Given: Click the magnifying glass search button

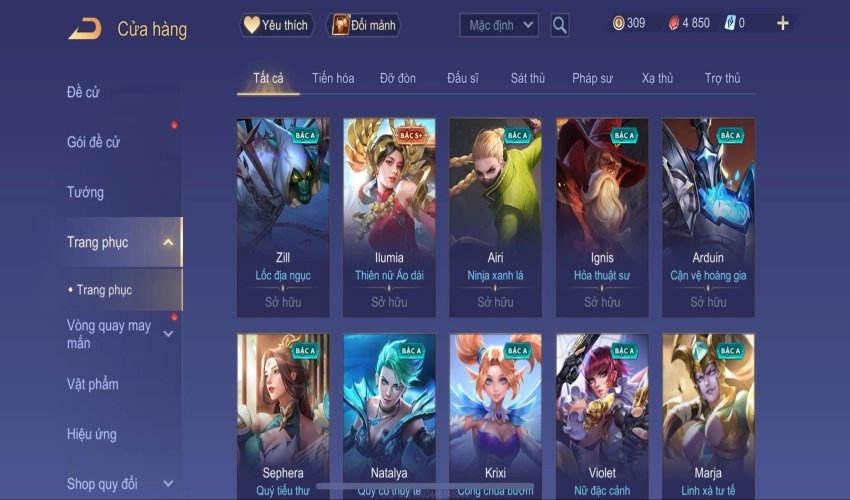Looking at the screenshot, I should [x=560, y=25].
